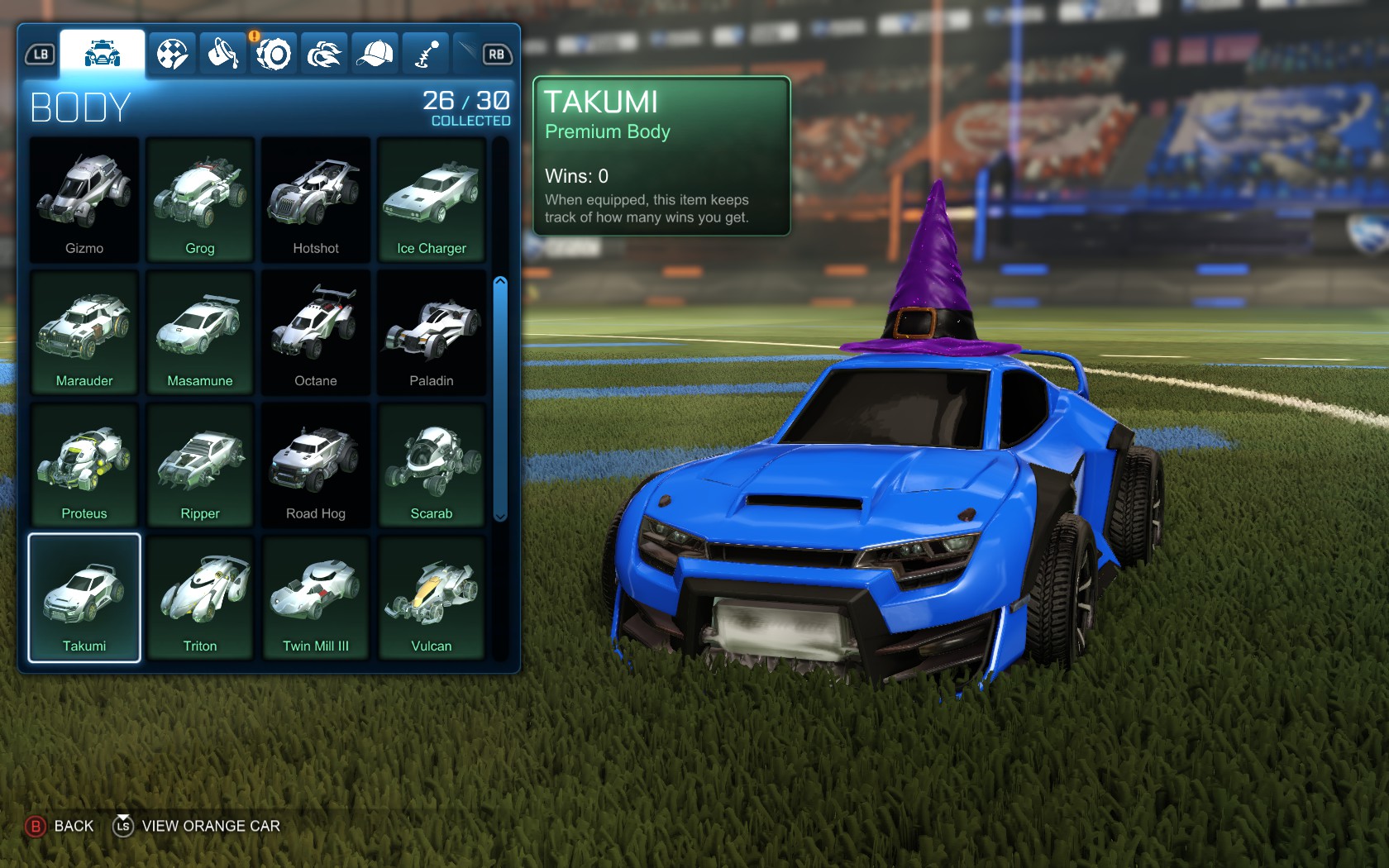The height and width of the screenshot is (868, 1389).
Task: Select the Octane car body
Action: pyautogui.click(x=315, y=333)
